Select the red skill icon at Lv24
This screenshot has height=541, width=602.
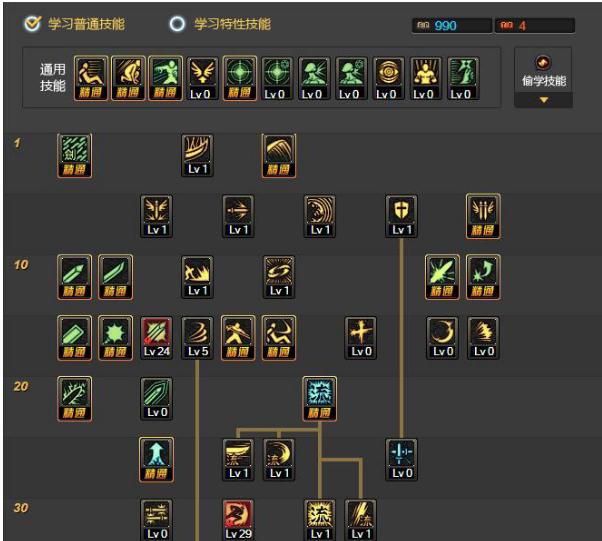[157, 334]
